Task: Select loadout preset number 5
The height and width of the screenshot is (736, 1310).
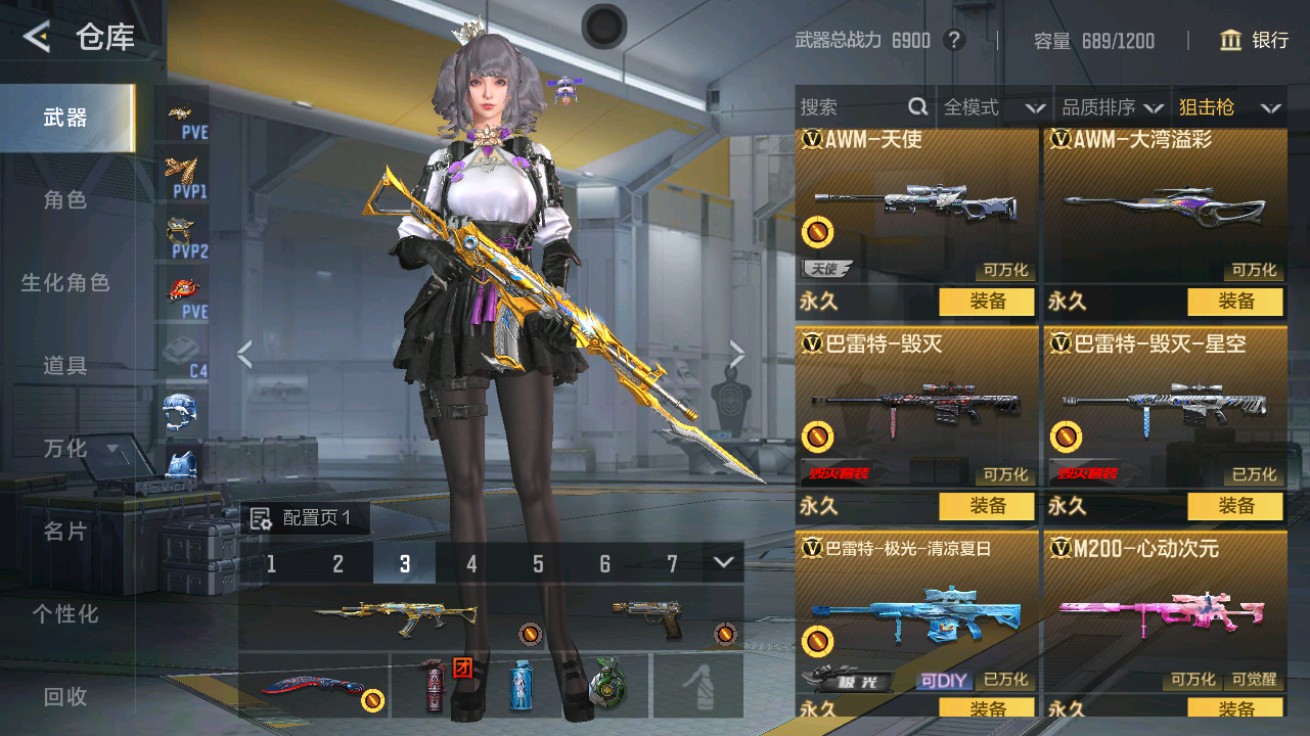Action: pyautogui.click(x=538, y=563)
